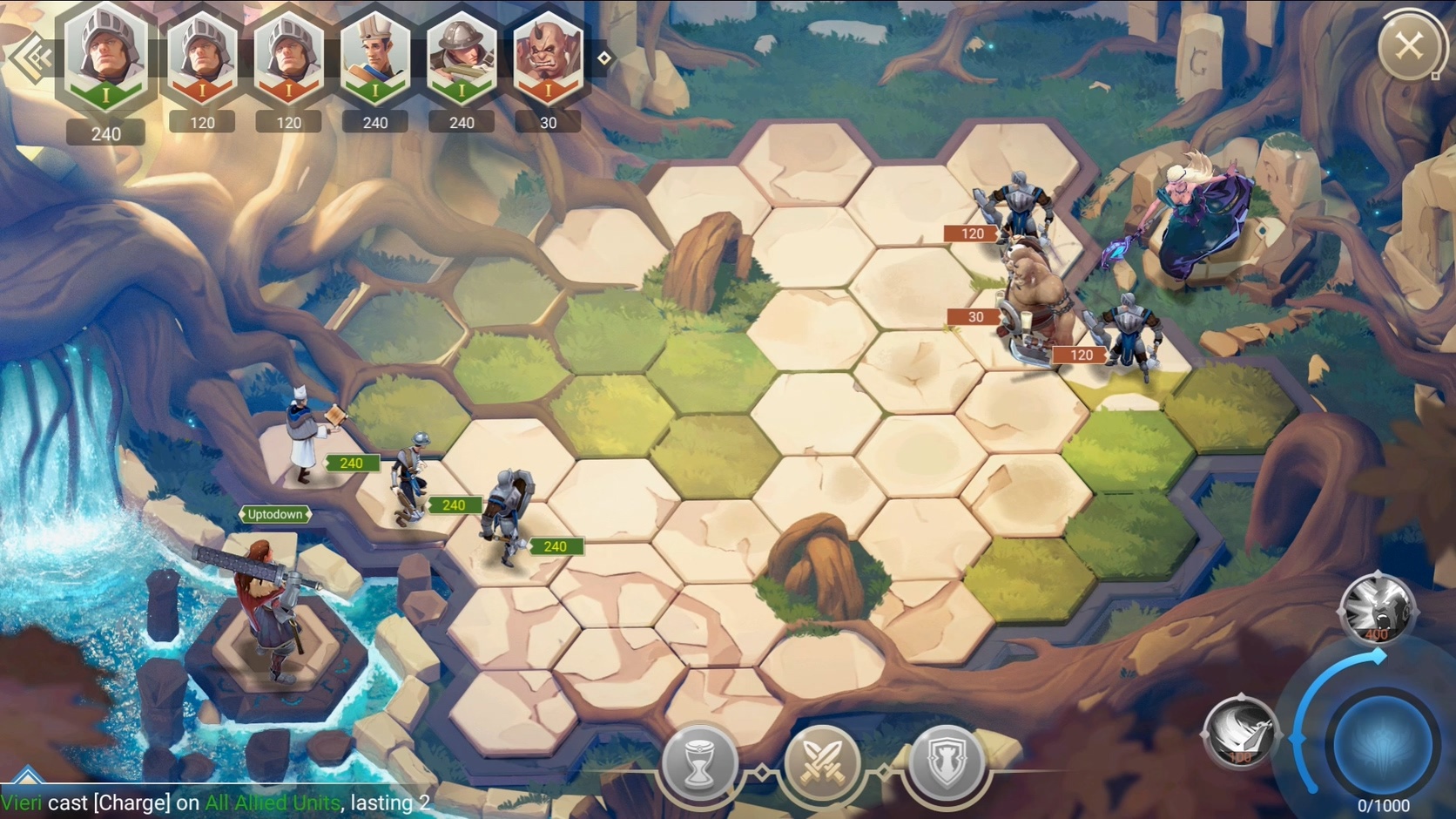
Task: Choose the shield defend action
Action: (947, 763)
